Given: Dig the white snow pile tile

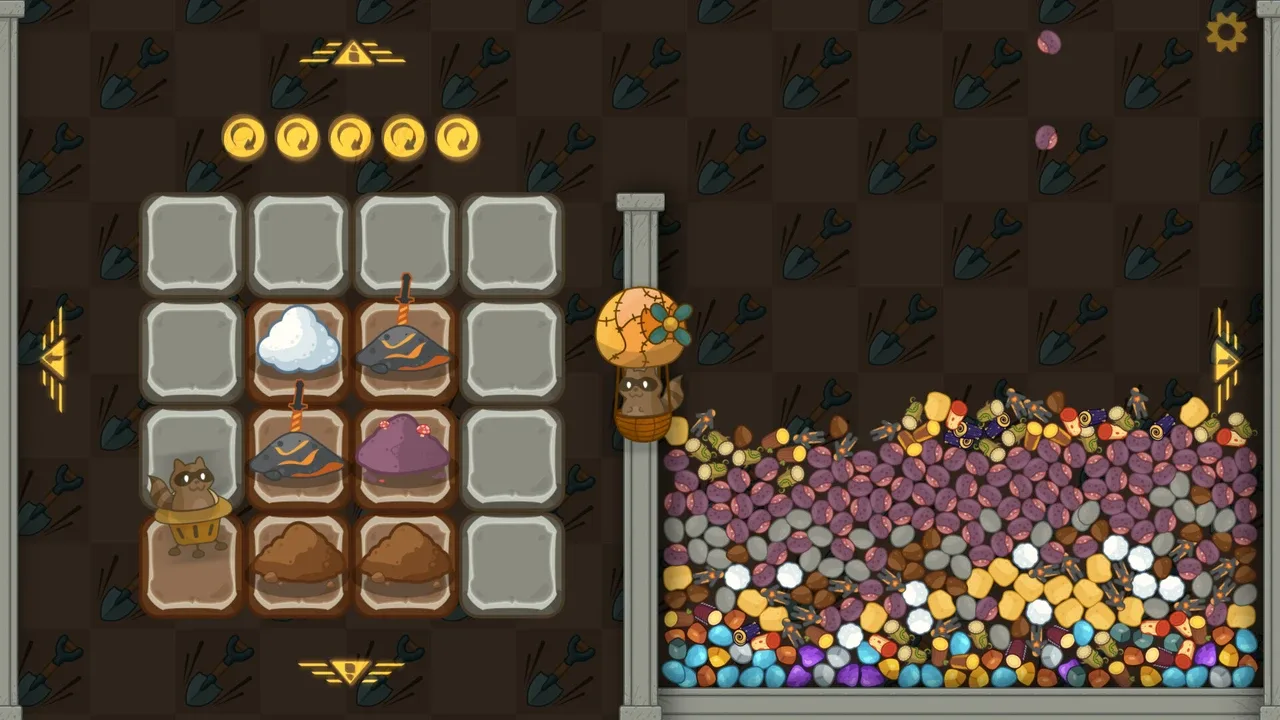Looking at the screenshot, I should tap(298, 341).
